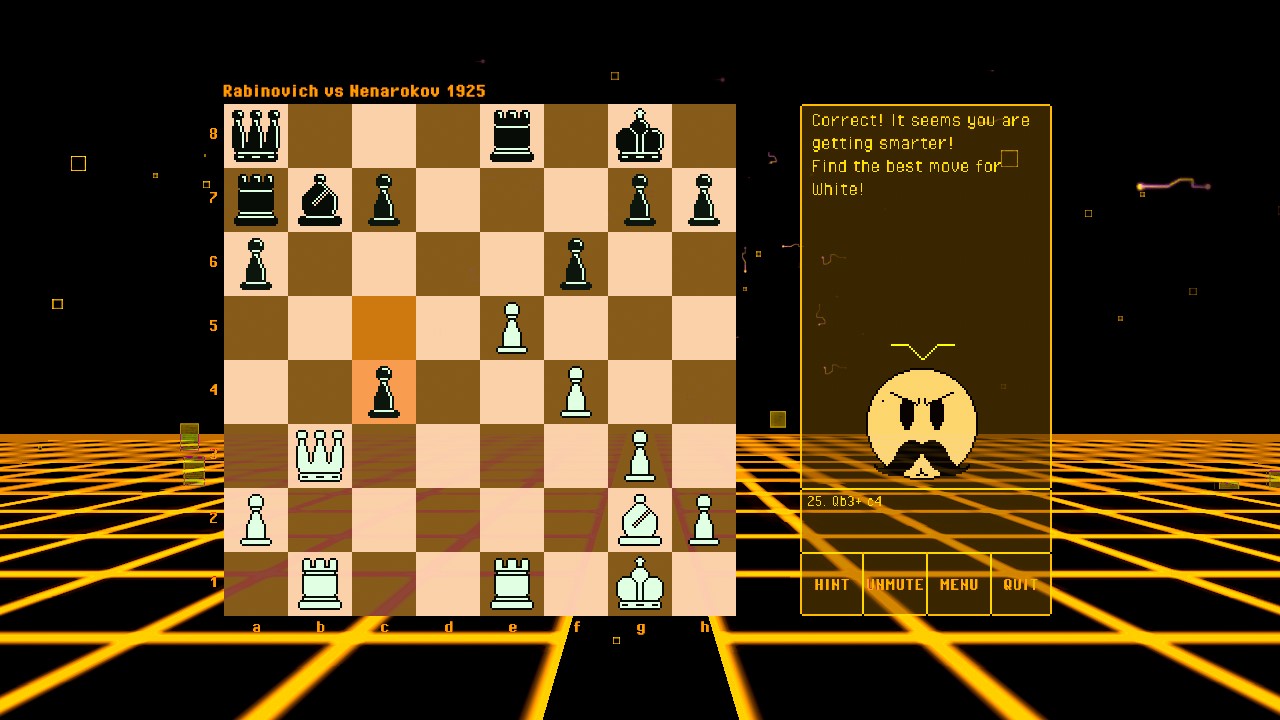Click the black bishop on b7
The image size is (1280, 720).
pyautogui.click(x=320, y=200)
